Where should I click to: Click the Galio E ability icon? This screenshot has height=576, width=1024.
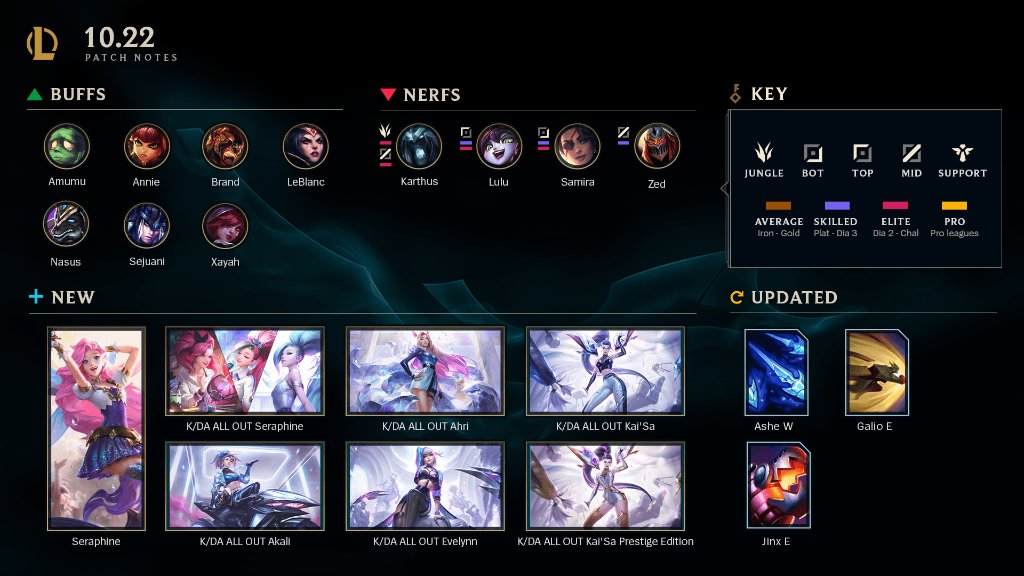point(877,373)
